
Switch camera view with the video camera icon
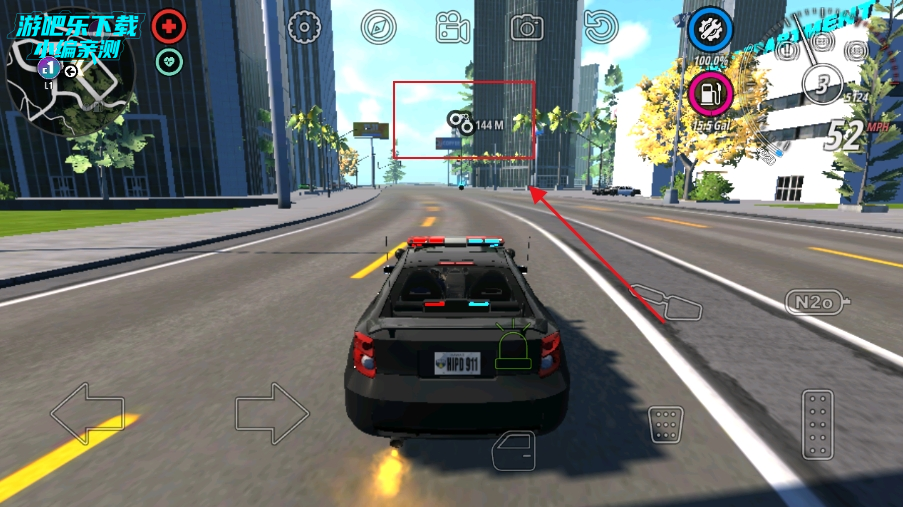(x=453, y=27)
